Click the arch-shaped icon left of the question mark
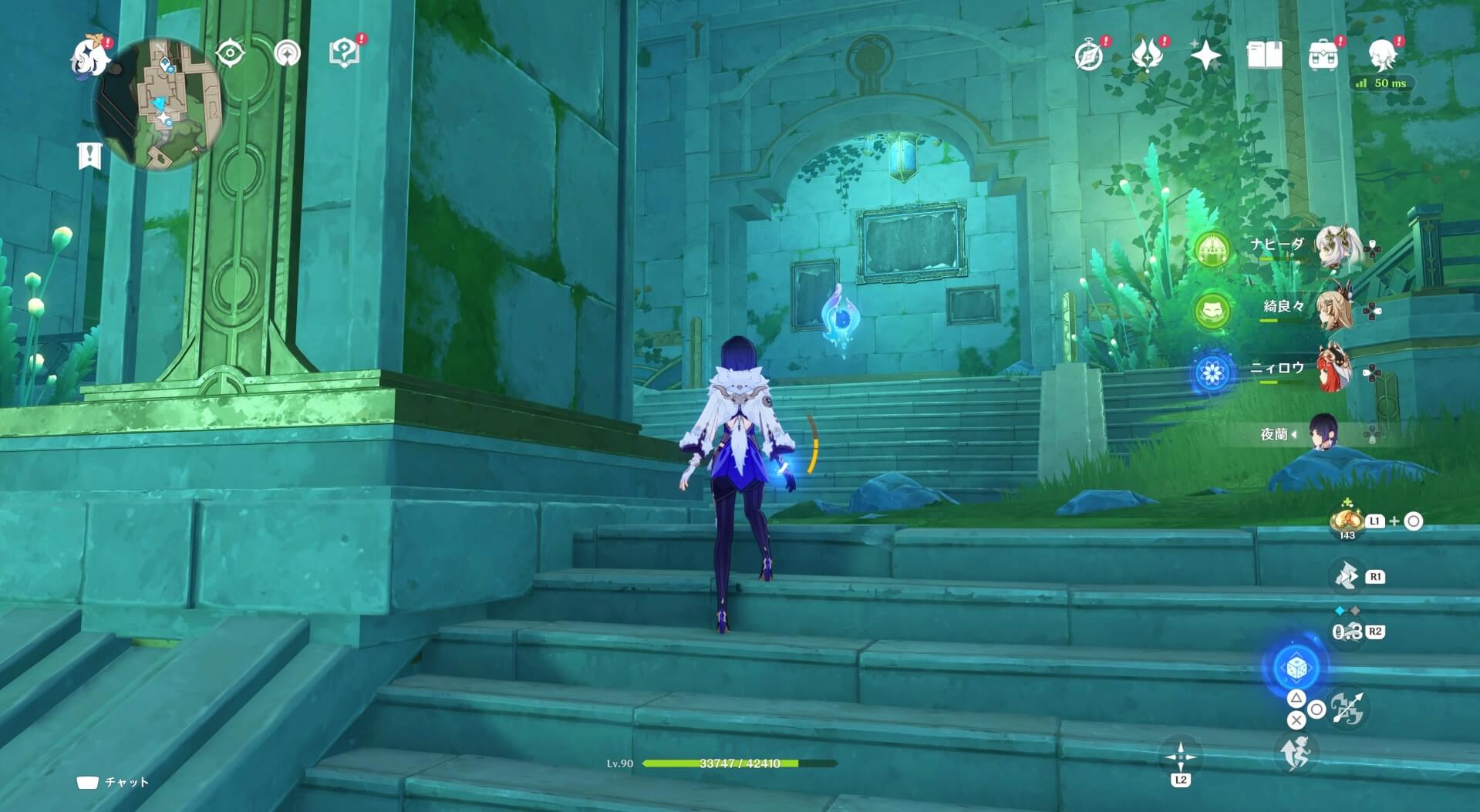1480x812 pixels. (288, 54)
